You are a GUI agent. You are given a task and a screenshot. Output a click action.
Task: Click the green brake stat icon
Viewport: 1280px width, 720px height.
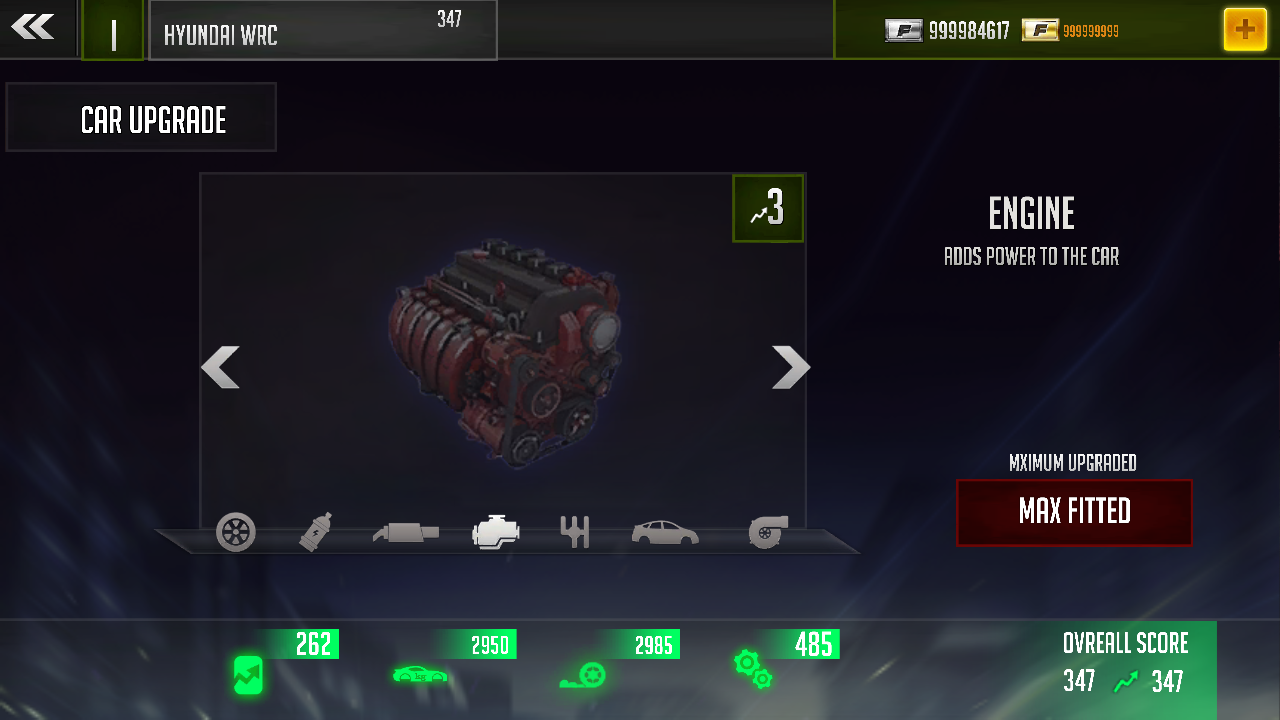point(583,676)
